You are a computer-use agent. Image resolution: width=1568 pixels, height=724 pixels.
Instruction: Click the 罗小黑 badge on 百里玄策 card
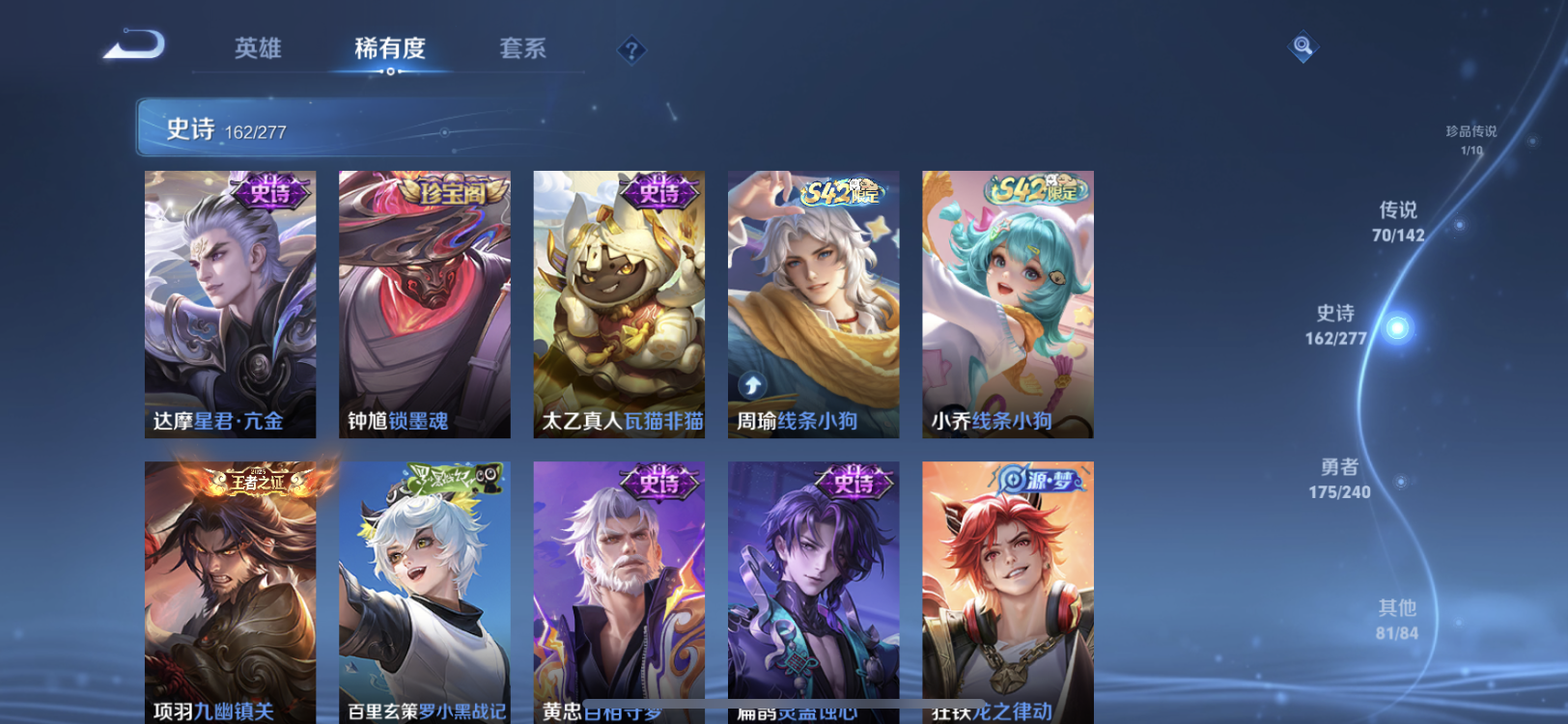[x=455, y=476]
